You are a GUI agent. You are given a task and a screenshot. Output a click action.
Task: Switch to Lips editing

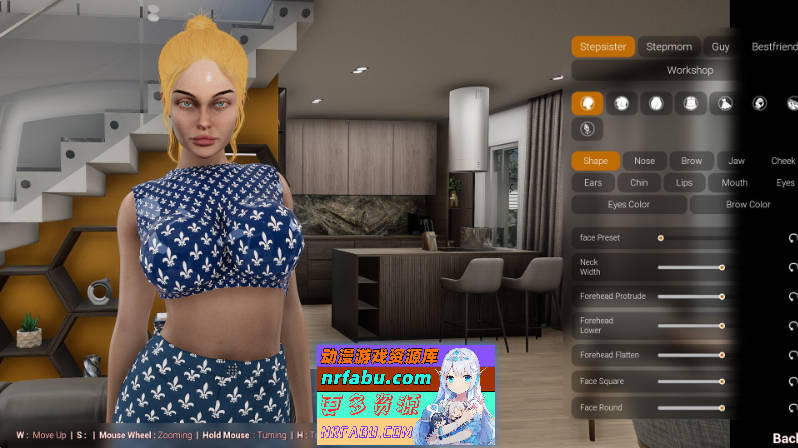684,183
